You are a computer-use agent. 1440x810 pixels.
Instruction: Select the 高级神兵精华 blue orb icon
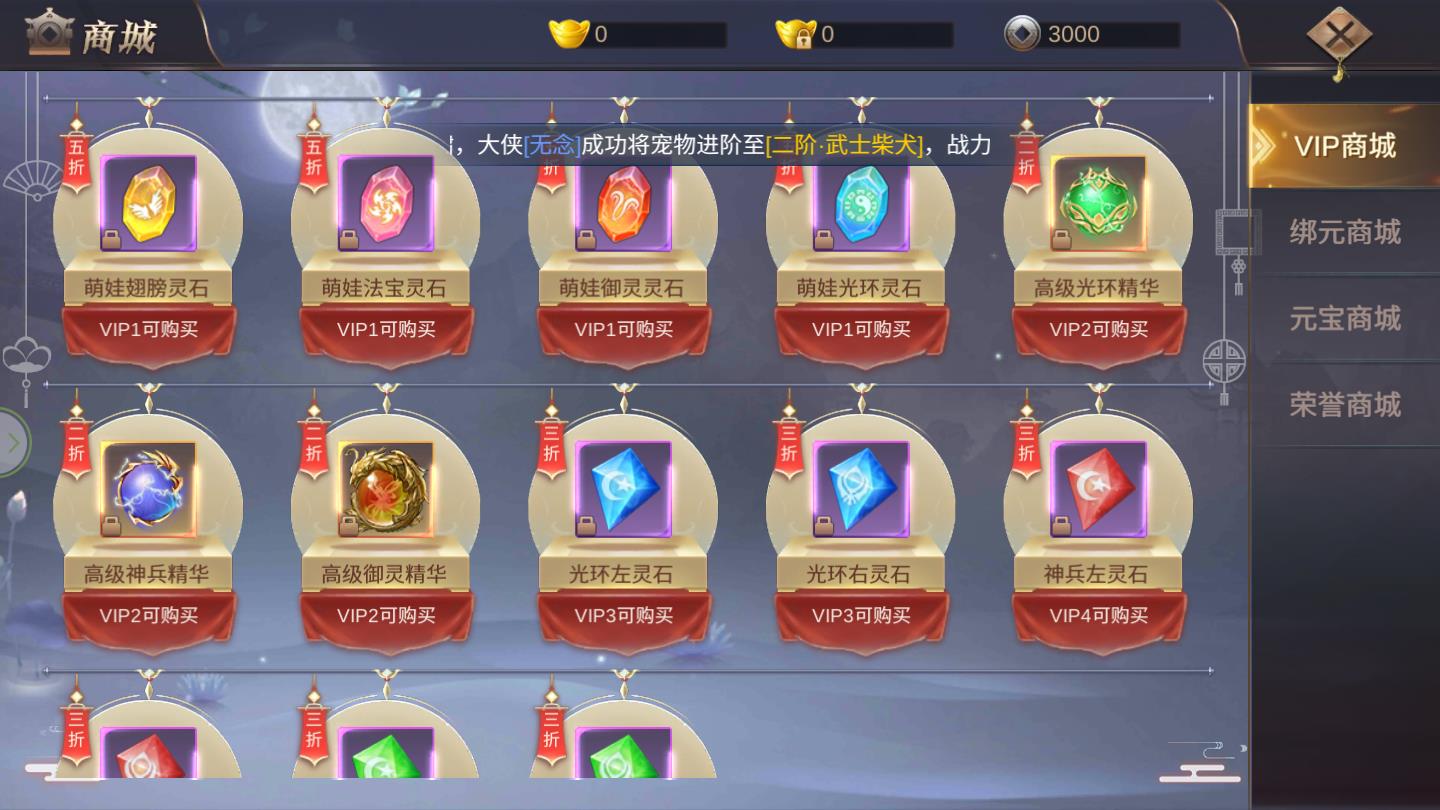(x=150, y=487)
